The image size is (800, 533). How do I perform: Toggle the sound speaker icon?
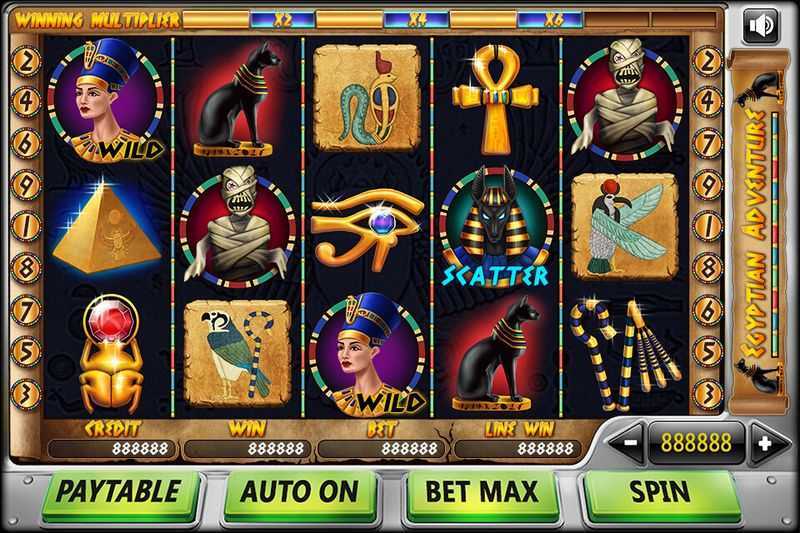761,26
